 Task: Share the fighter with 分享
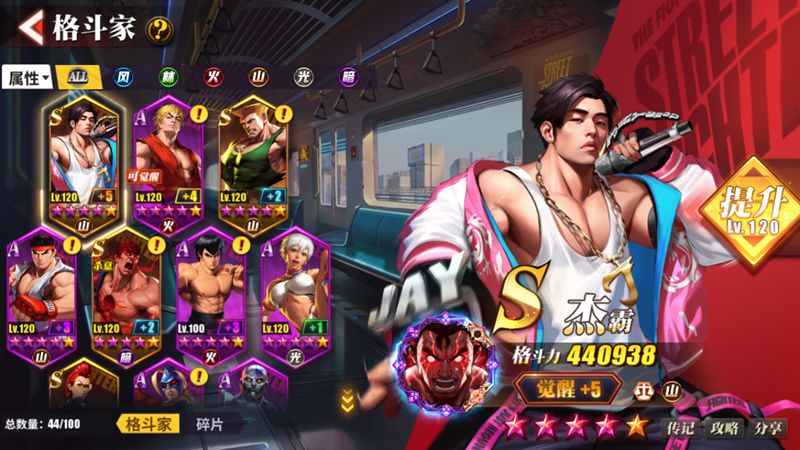[769, 427]
